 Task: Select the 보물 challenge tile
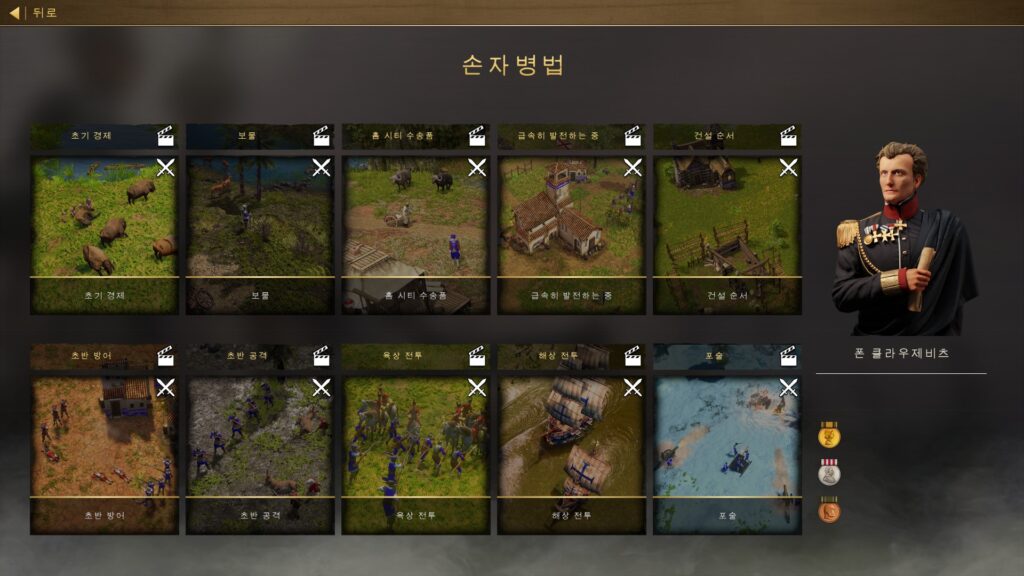click(x=260, y=234)
